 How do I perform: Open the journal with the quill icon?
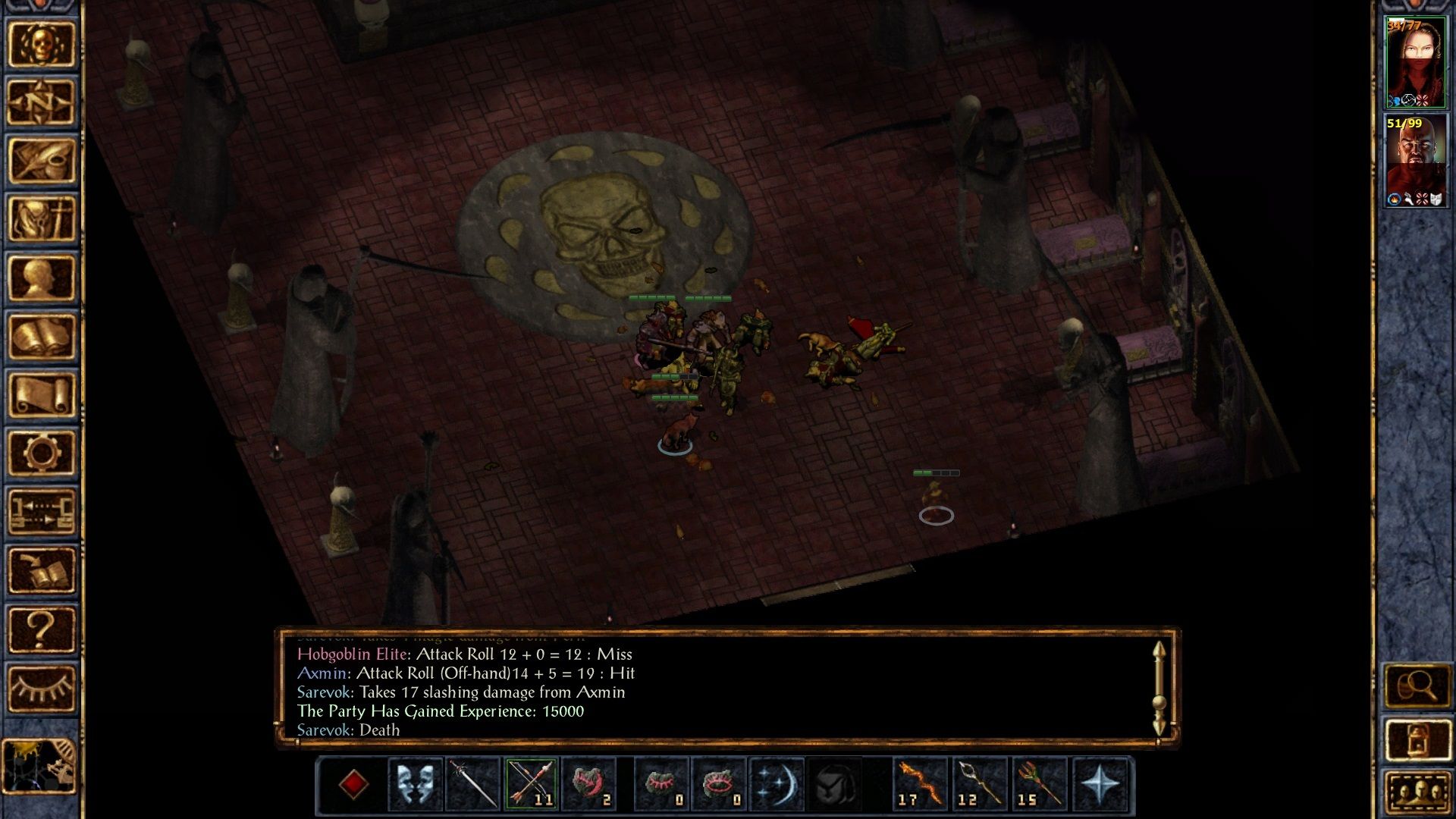click(42, 161)
